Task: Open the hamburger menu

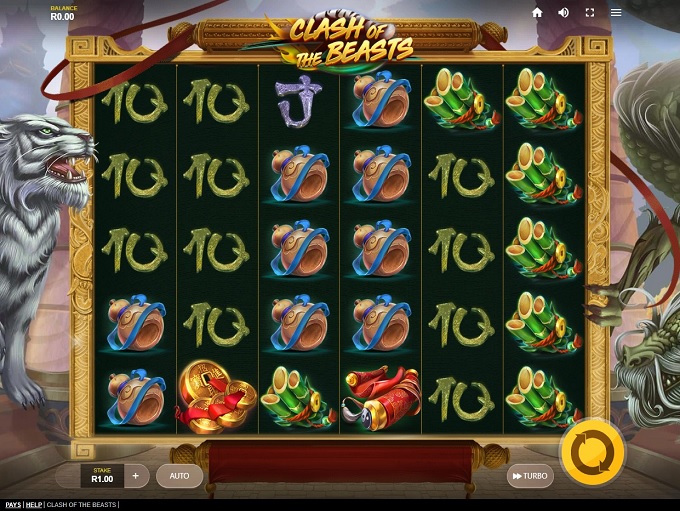Action: pos(616,13)
